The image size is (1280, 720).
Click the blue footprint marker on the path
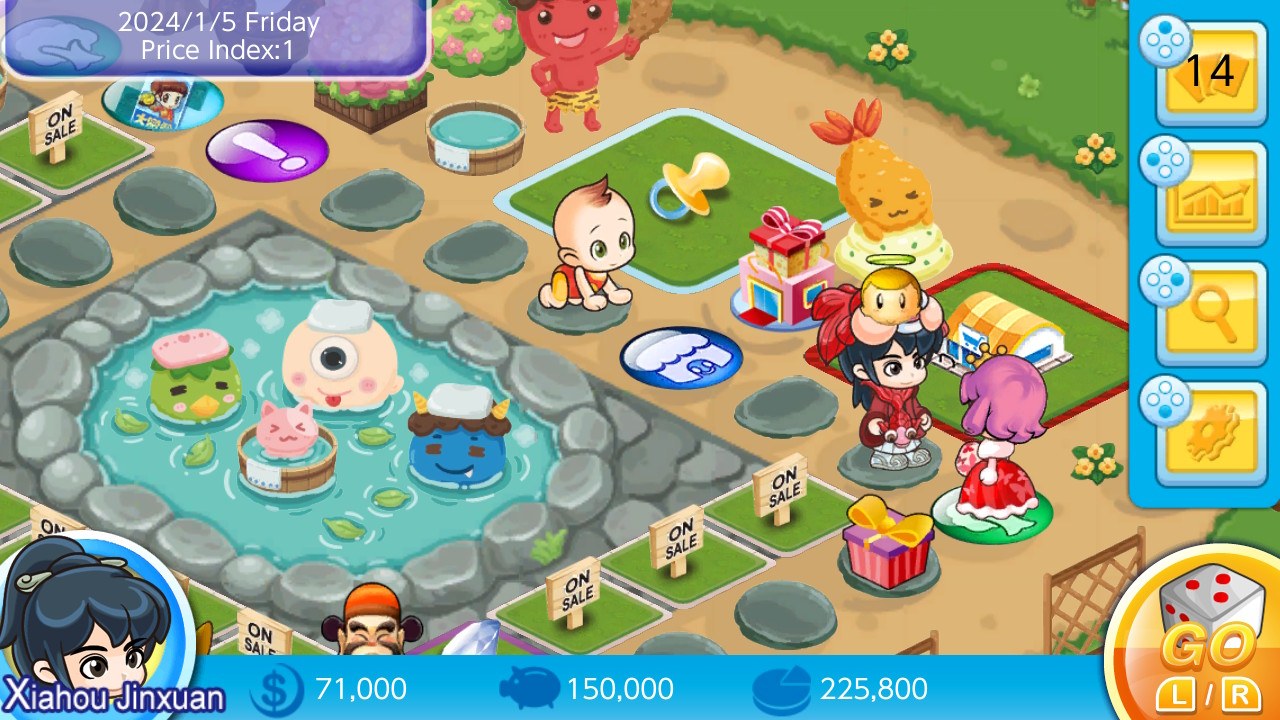pos(681,355)
